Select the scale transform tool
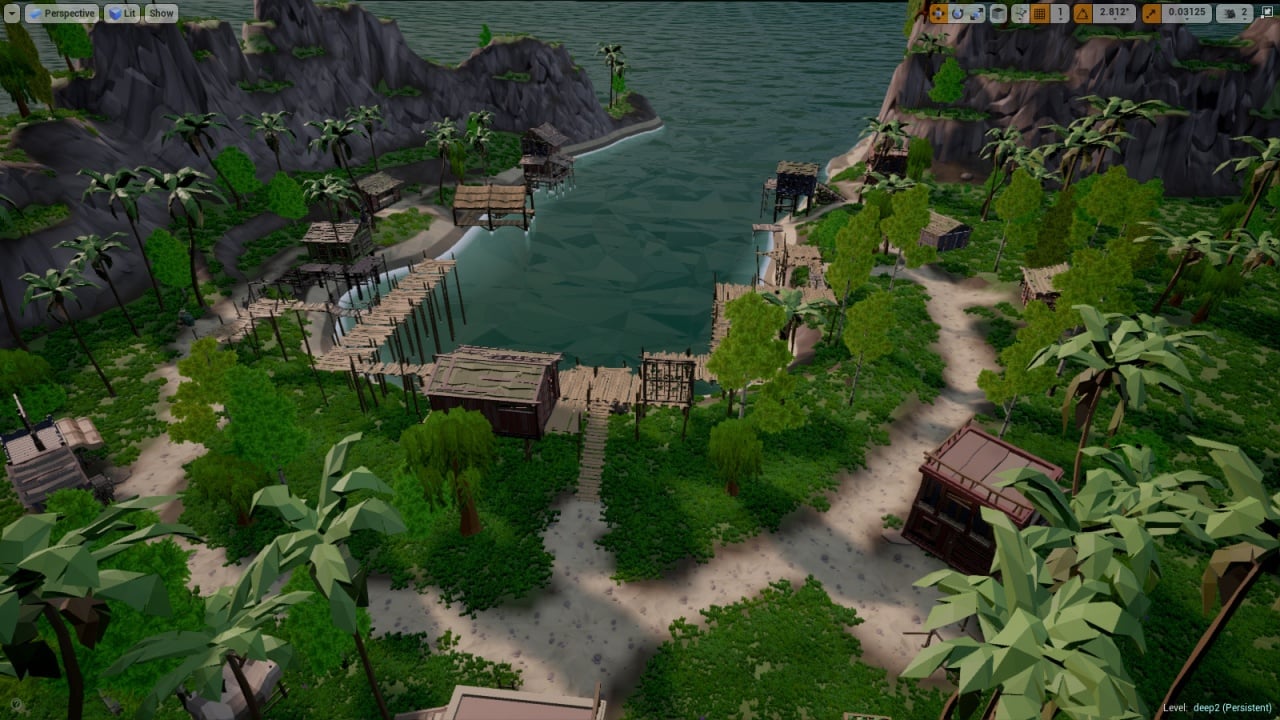This screenshot has height=720, width=1280. pyautogui.click(x=976, y=13)
